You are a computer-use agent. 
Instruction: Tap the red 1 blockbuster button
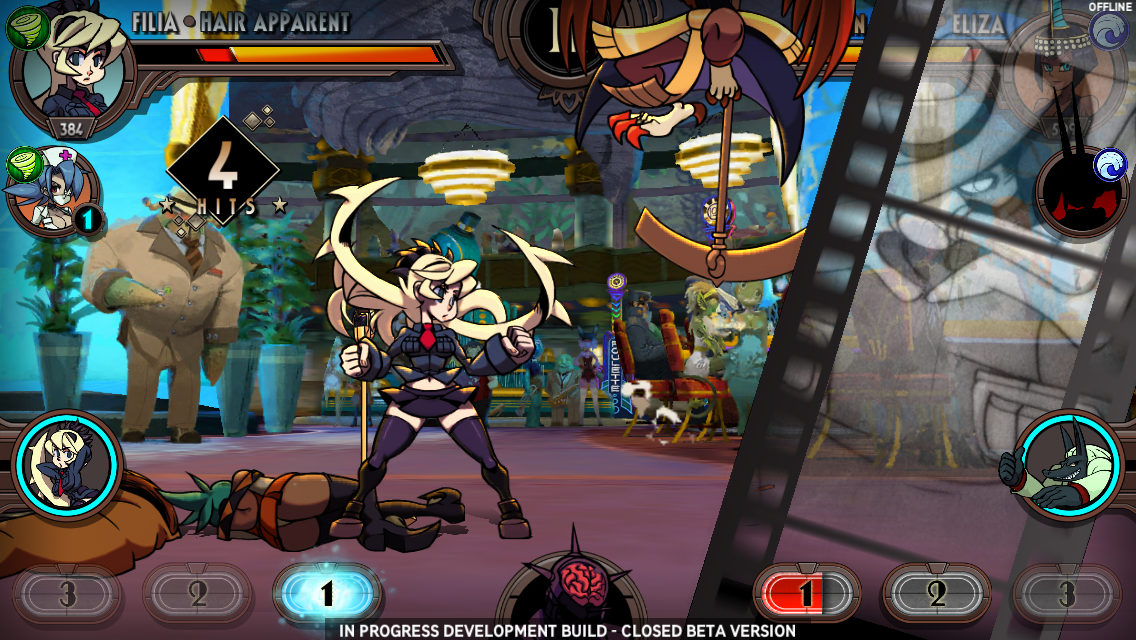[x=806, y=594]
